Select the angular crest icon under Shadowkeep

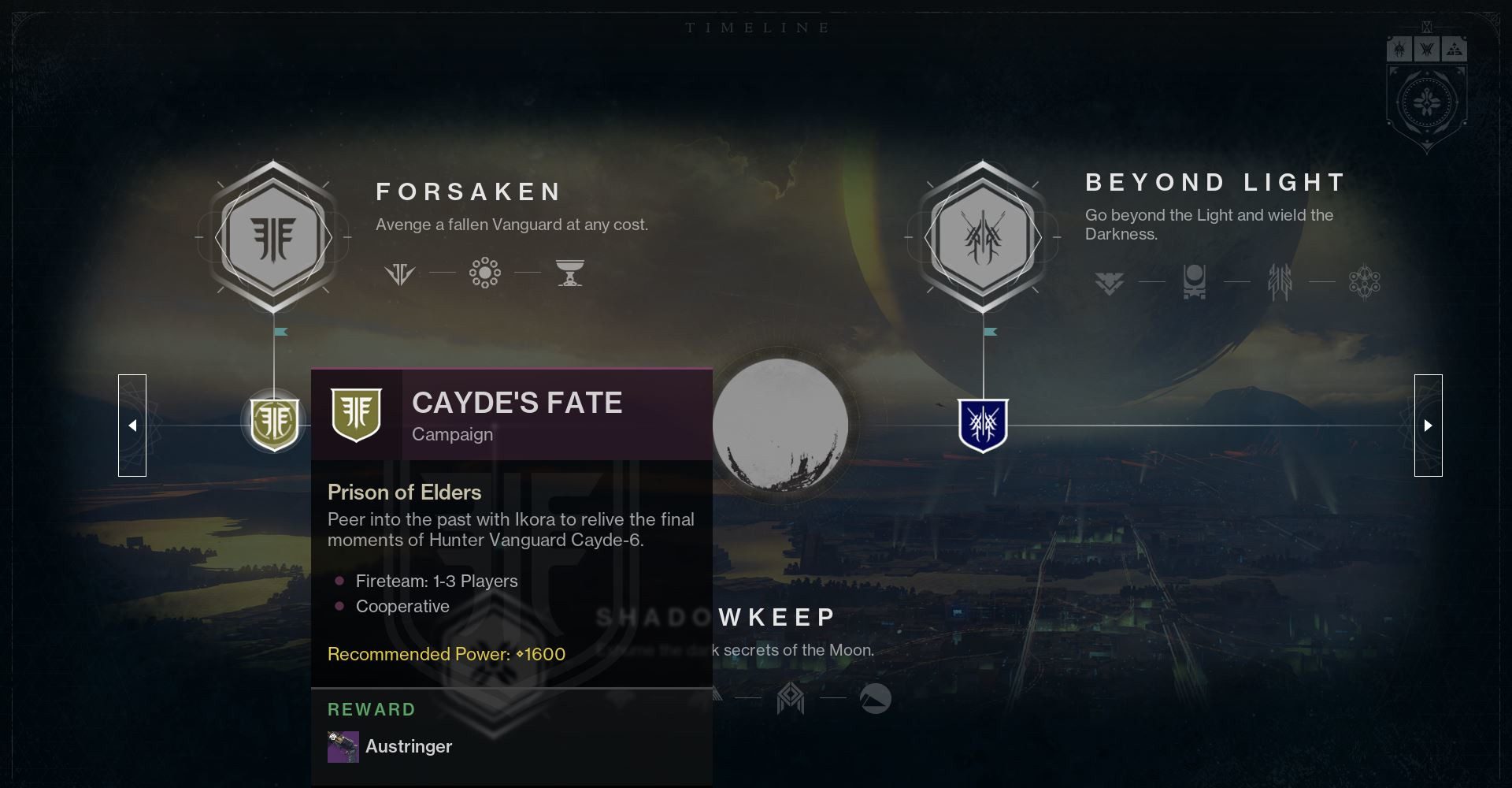point(791,698)
